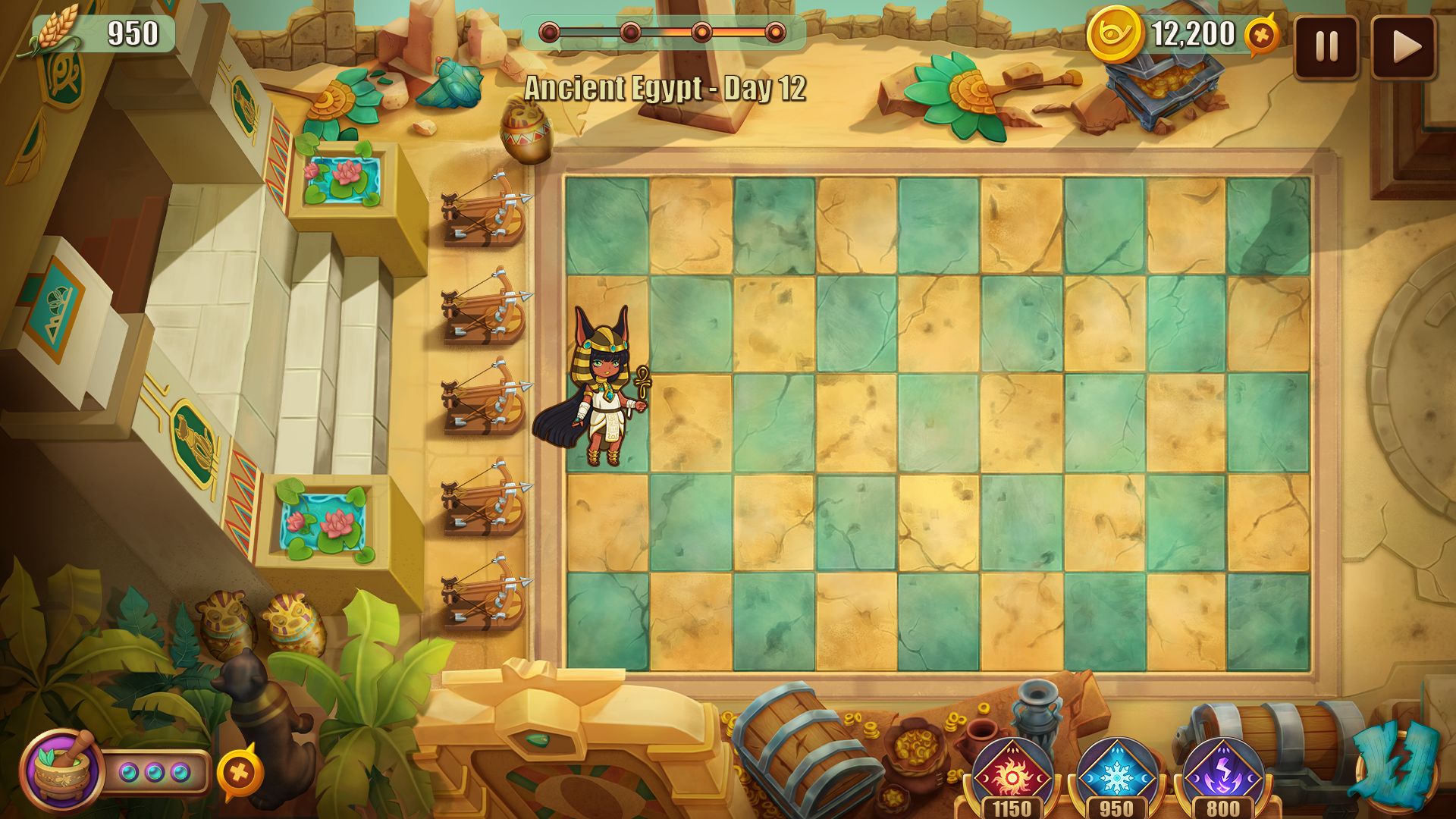
Task: Hit the play arrow button
Action: pyautogui.click(x=1404, y=47)
